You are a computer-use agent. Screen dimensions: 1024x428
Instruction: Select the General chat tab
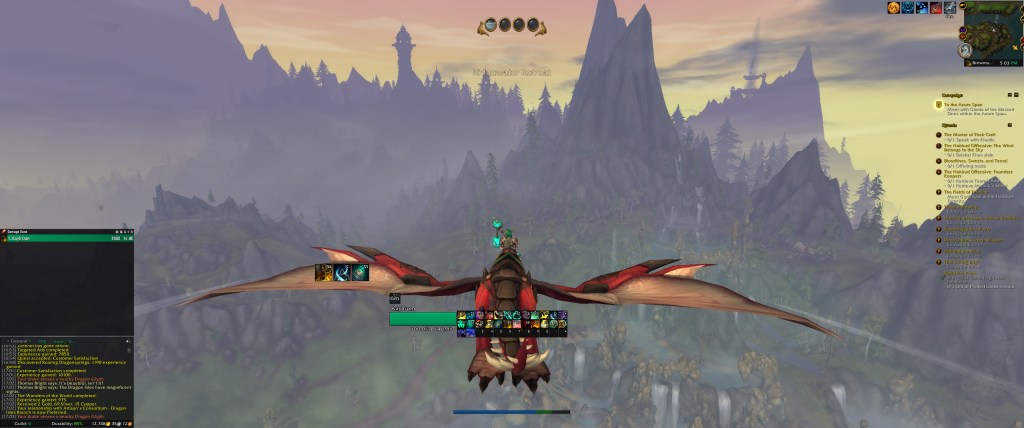point(19,340)
